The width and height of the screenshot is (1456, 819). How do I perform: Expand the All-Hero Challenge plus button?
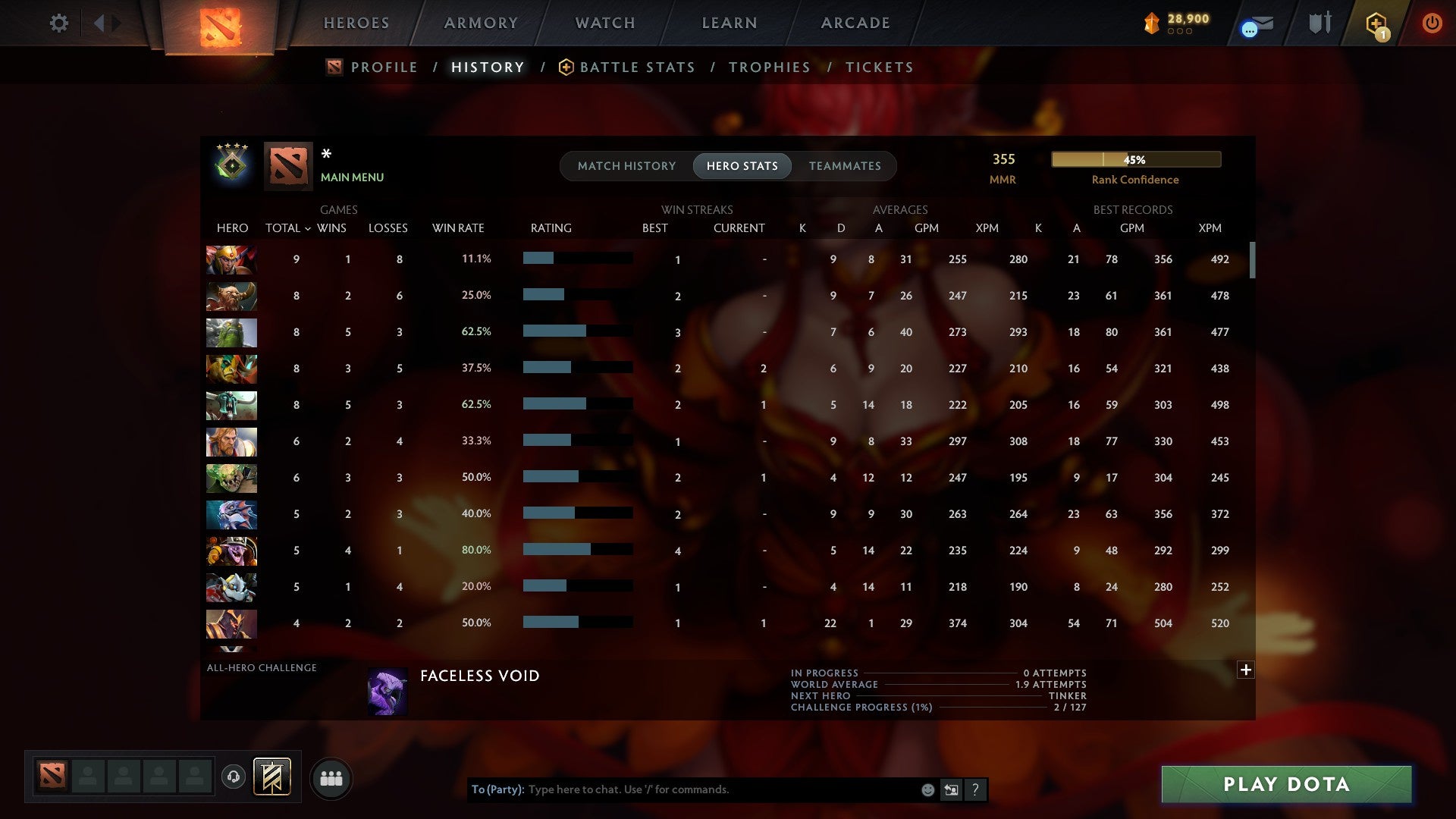(1245, 670)
